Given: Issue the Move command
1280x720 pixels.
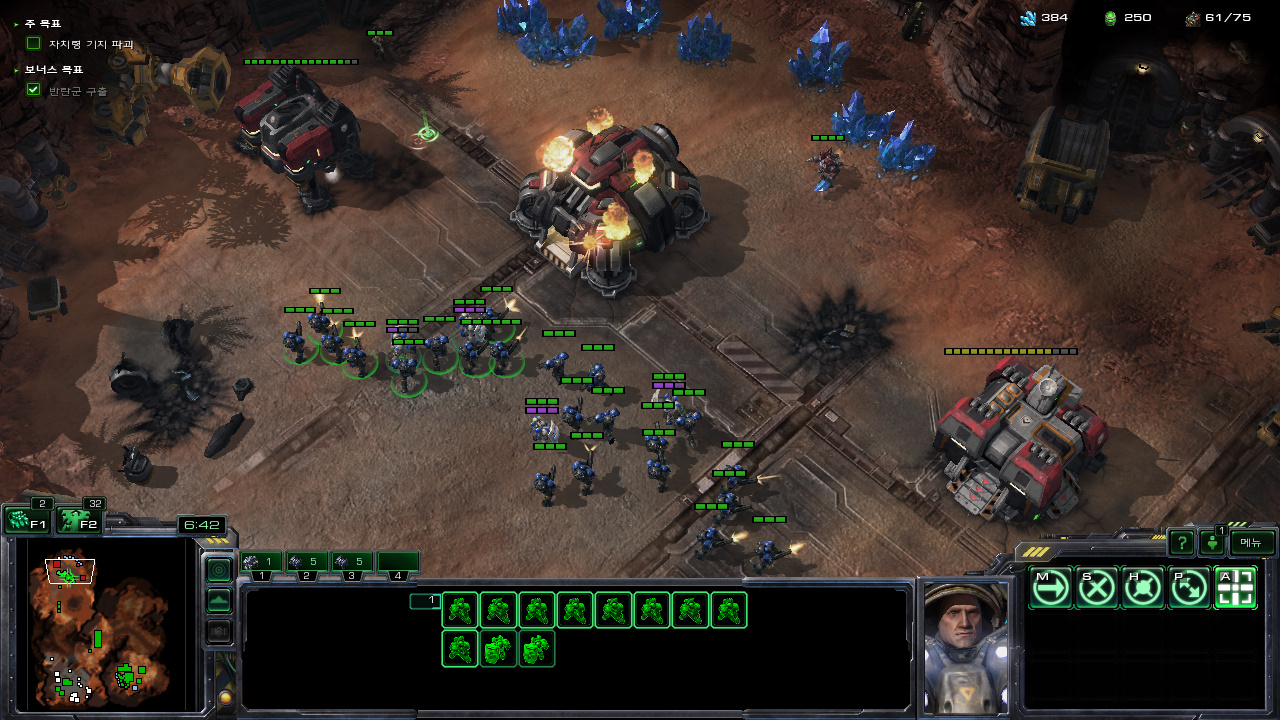Looking at the screenshot, I should tap(1050, 588).
